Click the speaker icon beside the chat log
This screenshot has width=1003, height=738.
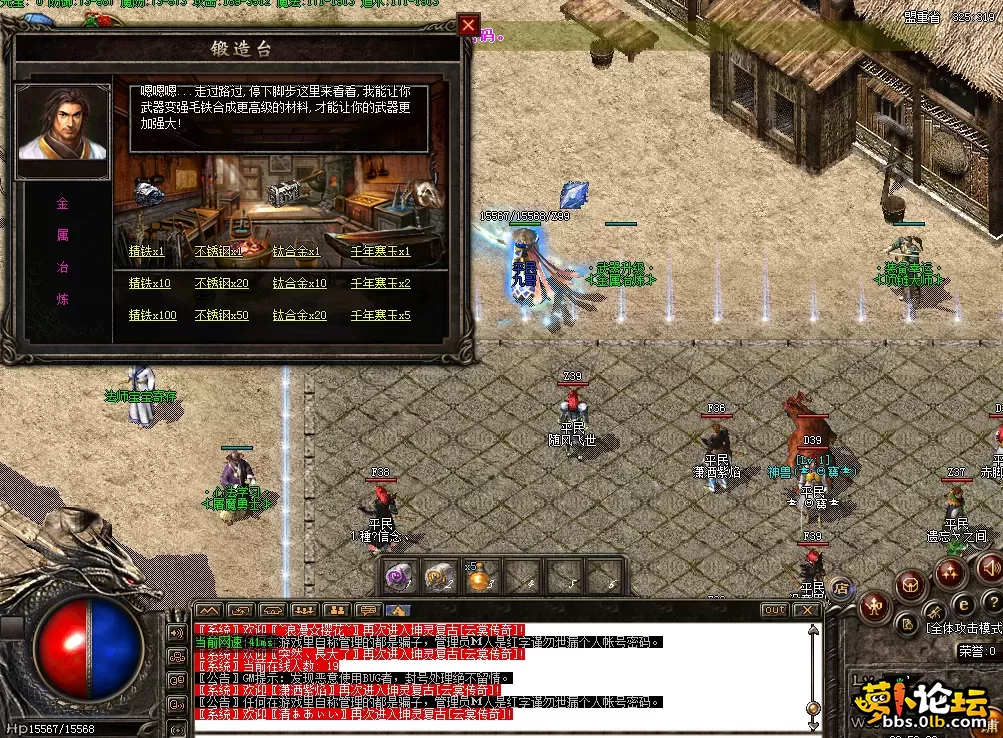(177, 632)
